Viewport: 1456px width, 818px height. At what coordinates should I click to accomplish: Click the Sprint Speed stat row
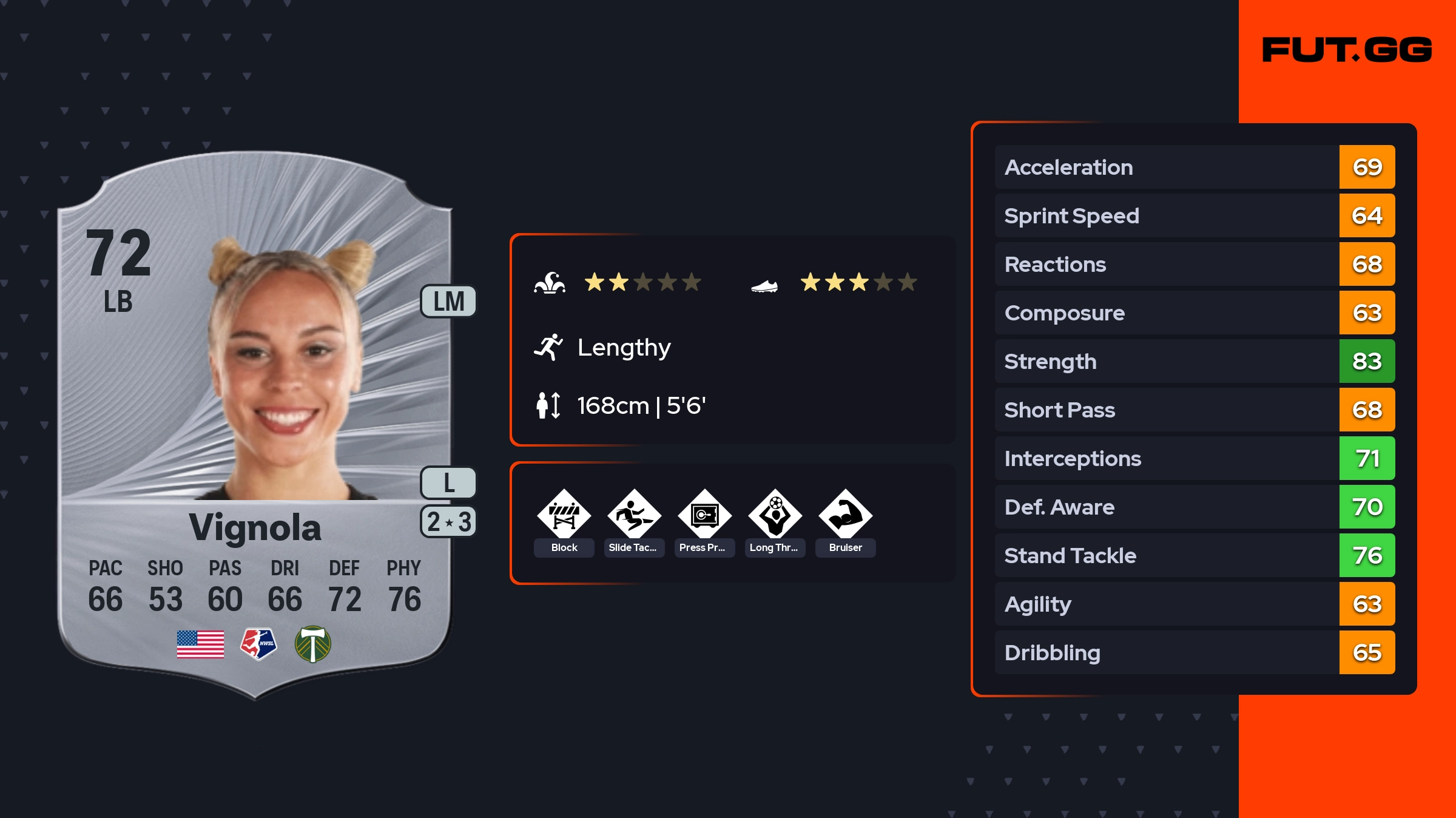pyautogui.click(x=1194, y=215)
